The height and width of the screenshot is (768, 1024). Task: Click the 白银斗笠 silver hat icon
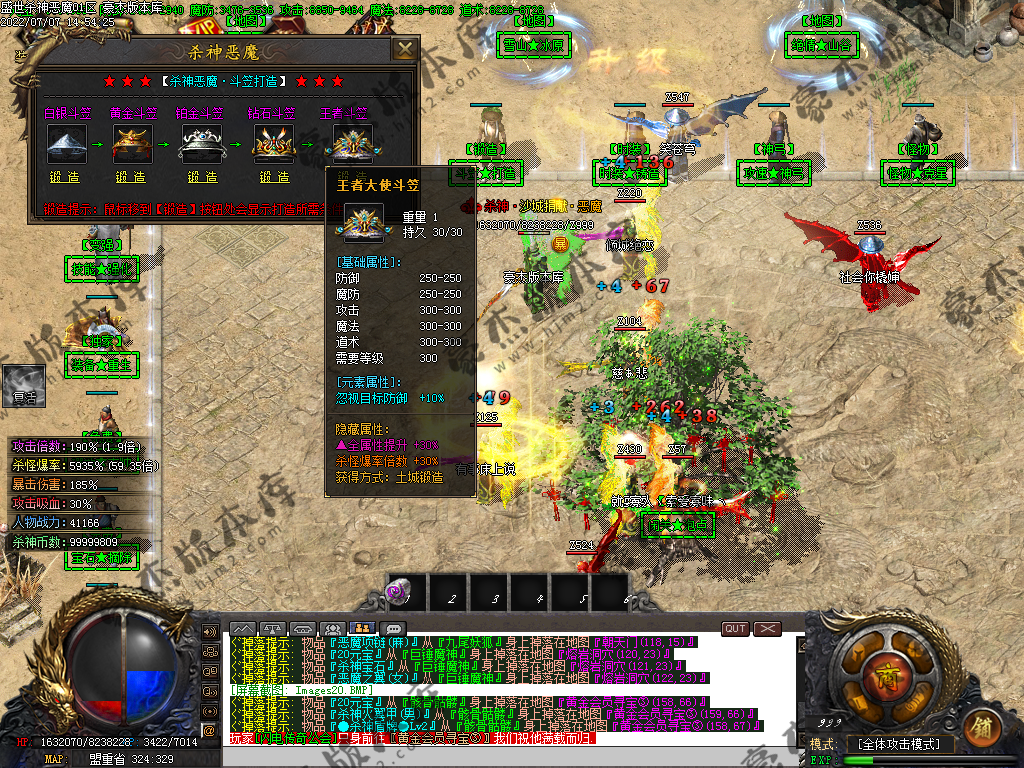[x=66, y=143]
